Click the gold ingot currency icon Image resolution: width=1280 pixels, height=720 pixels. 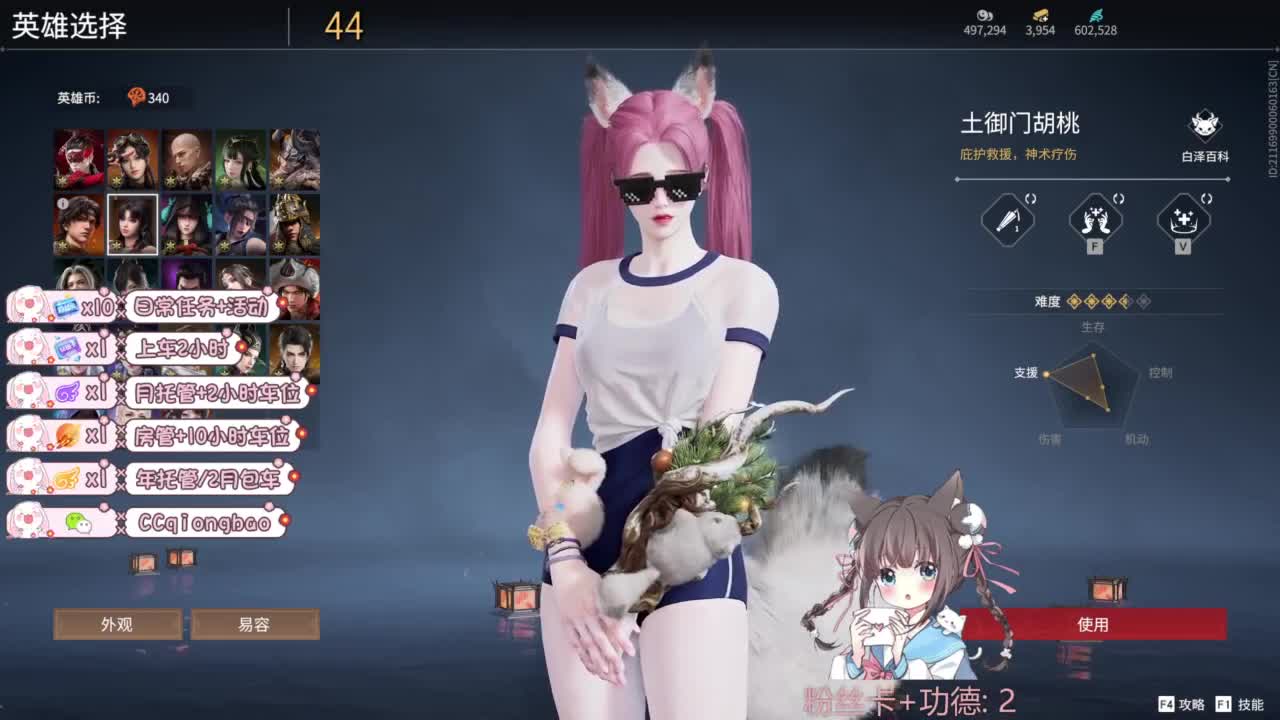tap(1040, 17)
